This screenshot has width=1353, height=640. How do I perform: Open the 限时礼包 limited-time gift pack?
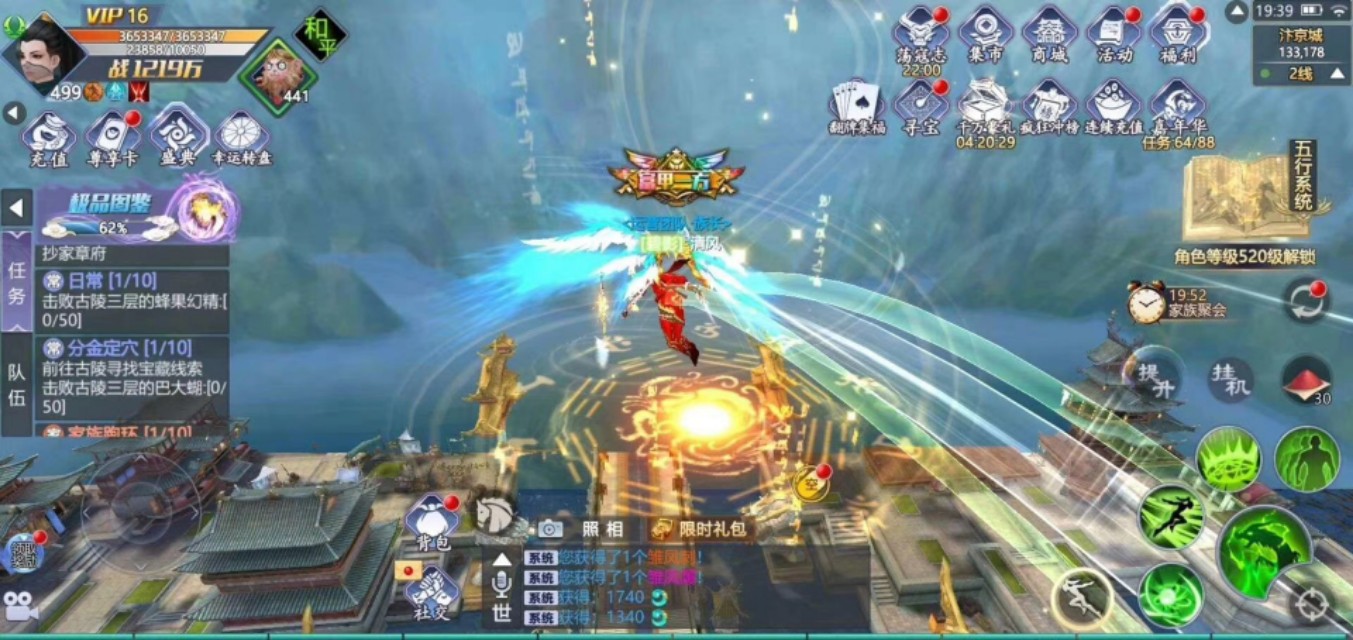(701, 529)
